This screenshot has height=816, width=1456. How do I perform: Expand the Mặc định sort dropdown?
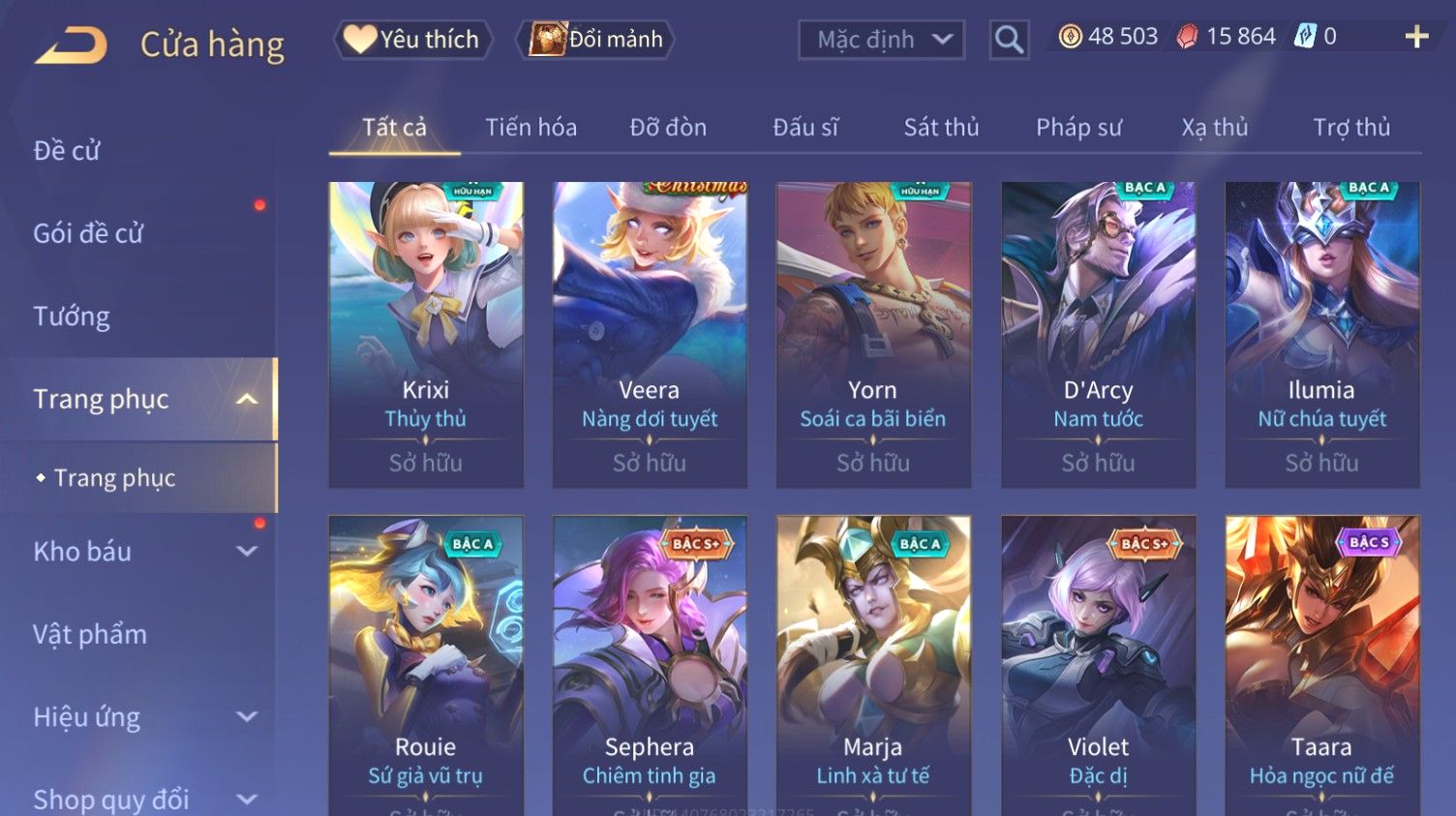tap(881, 40)
